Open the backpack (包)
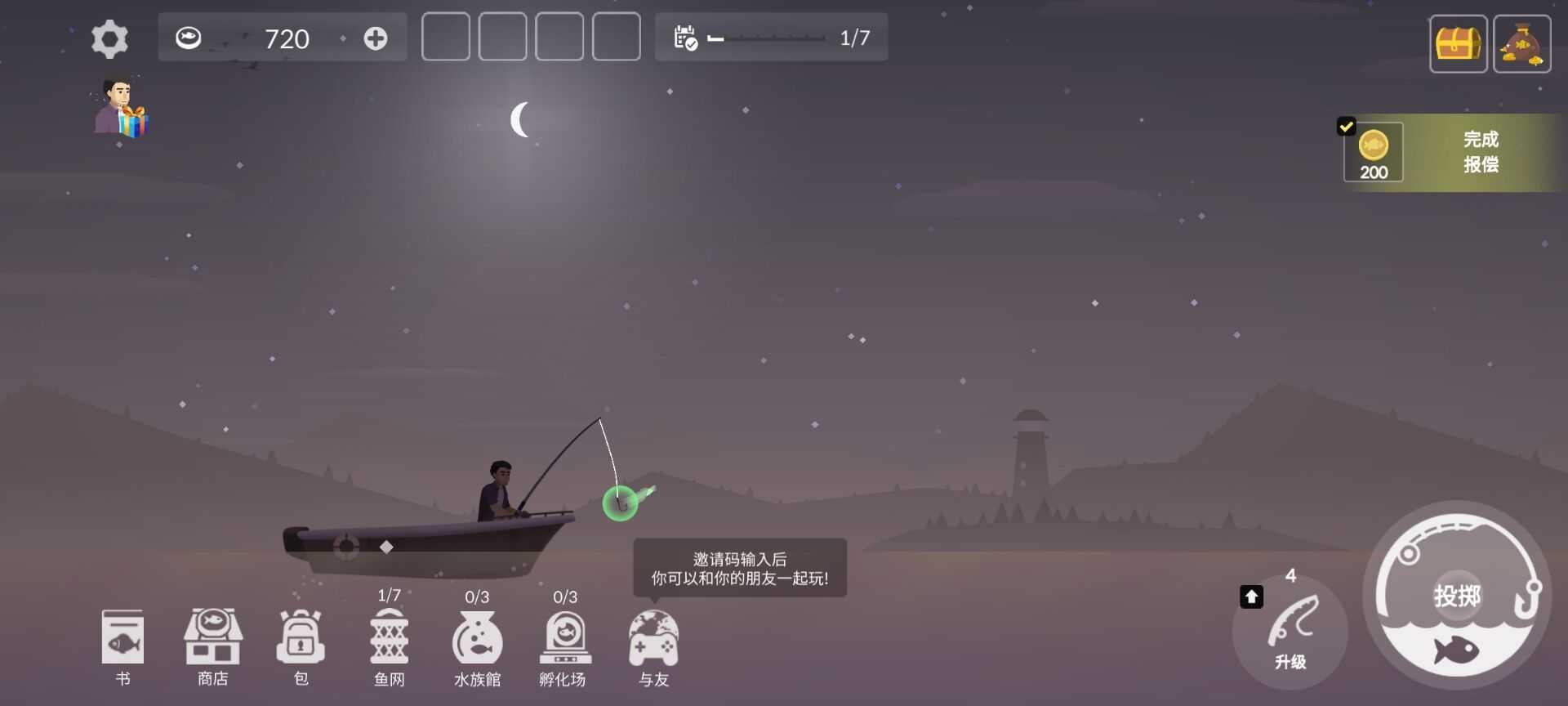The width and height of the screenshot is (1568, 706). (301, 646)
